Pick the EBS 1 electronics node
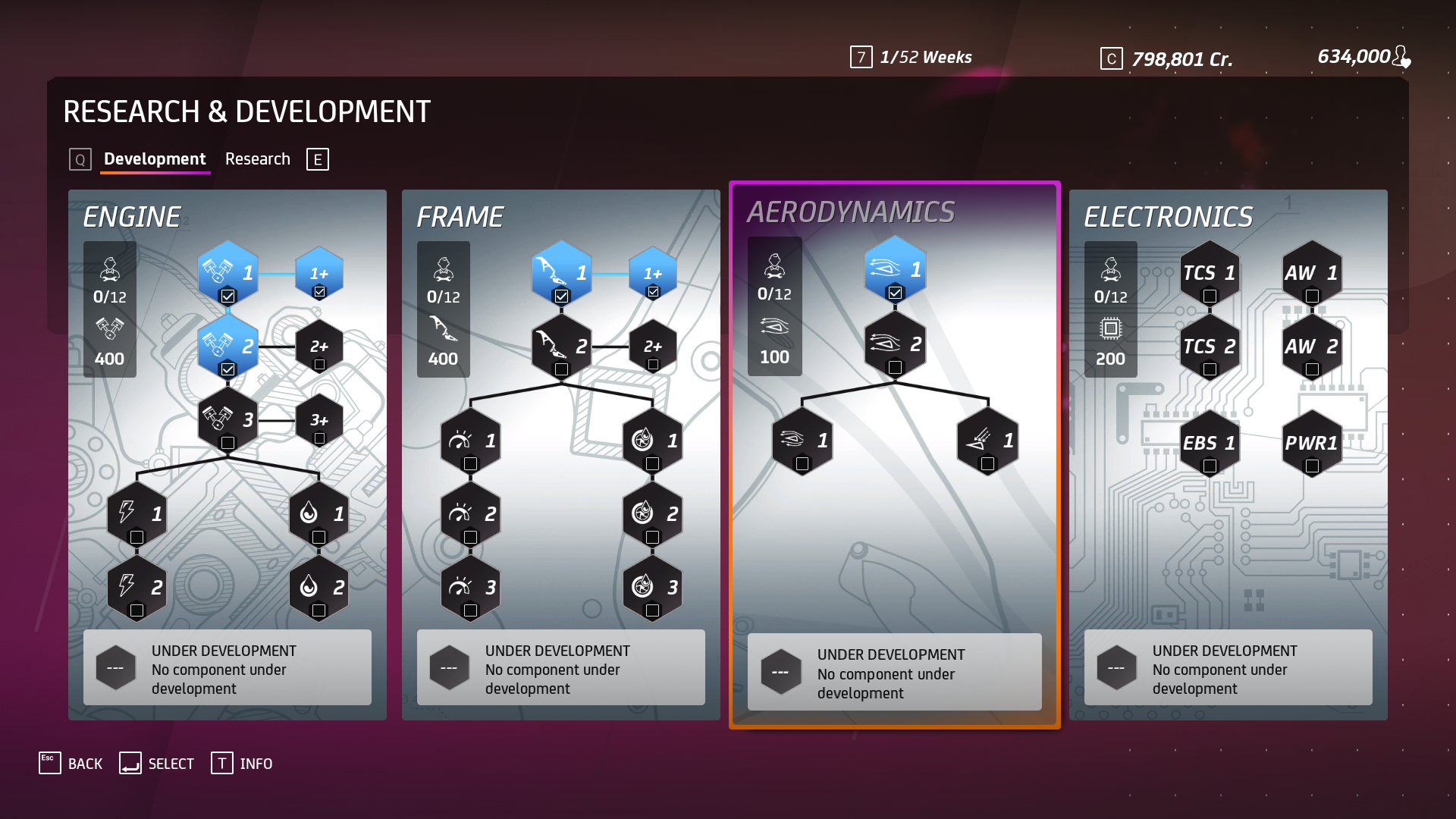 pos(1210,444)
